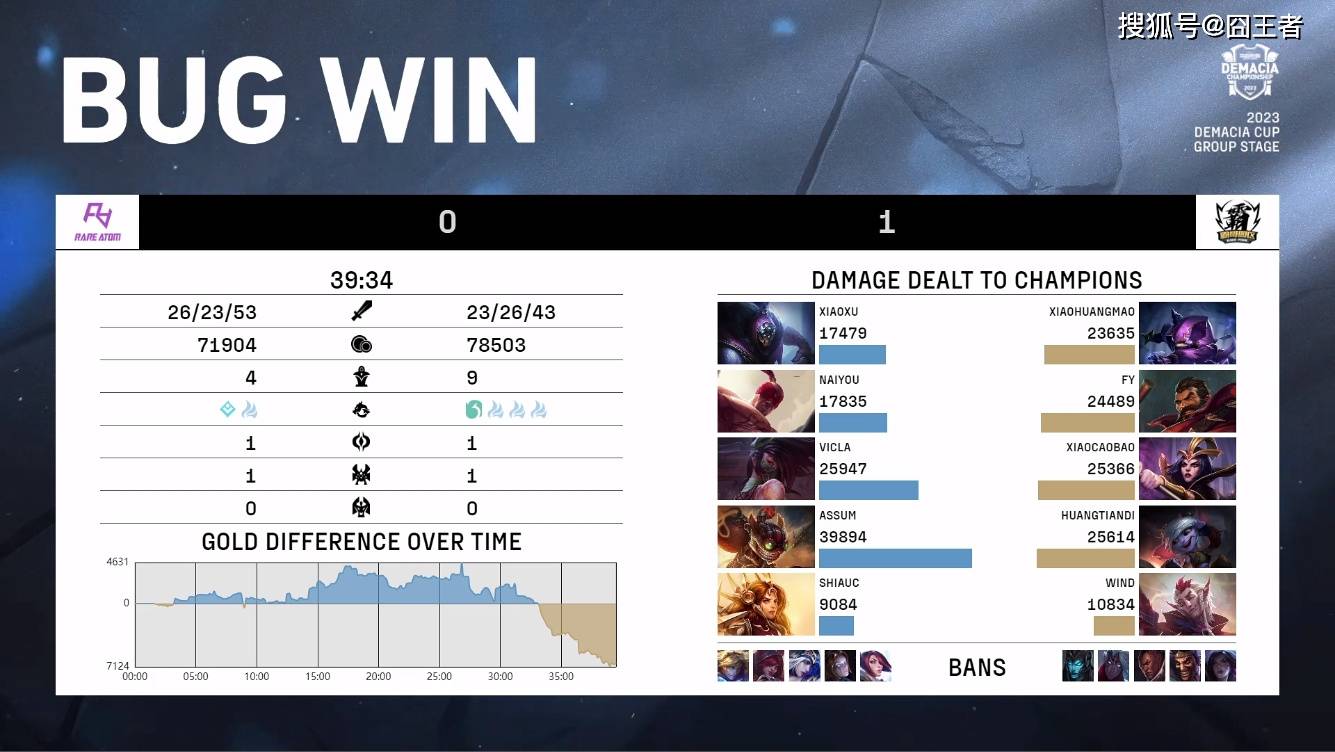Click the Rare Atom team logo

(x=97, y=222)
